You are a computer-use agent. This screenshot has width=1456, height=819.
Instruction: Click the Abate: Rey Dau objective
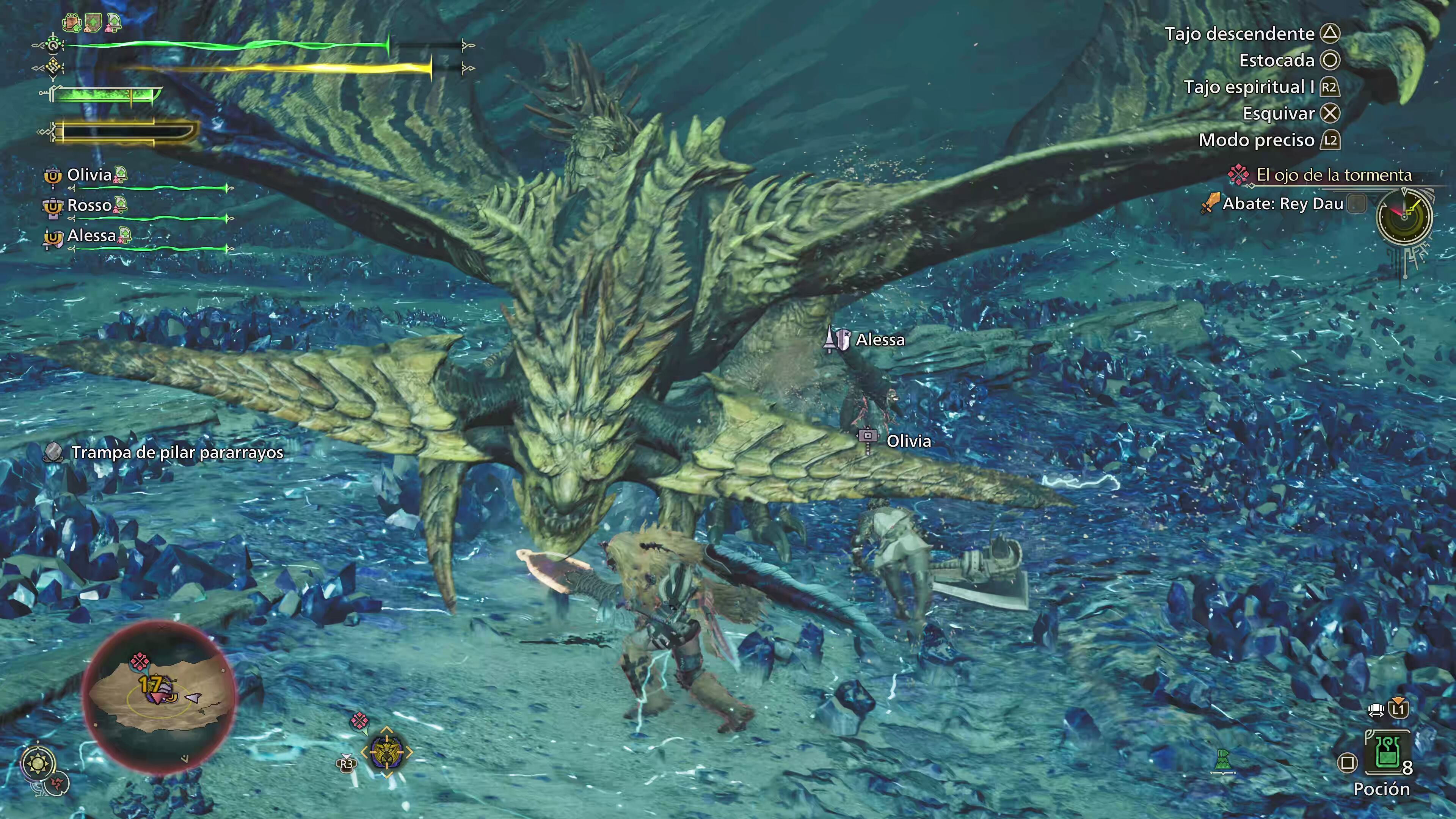point(1282,204)
